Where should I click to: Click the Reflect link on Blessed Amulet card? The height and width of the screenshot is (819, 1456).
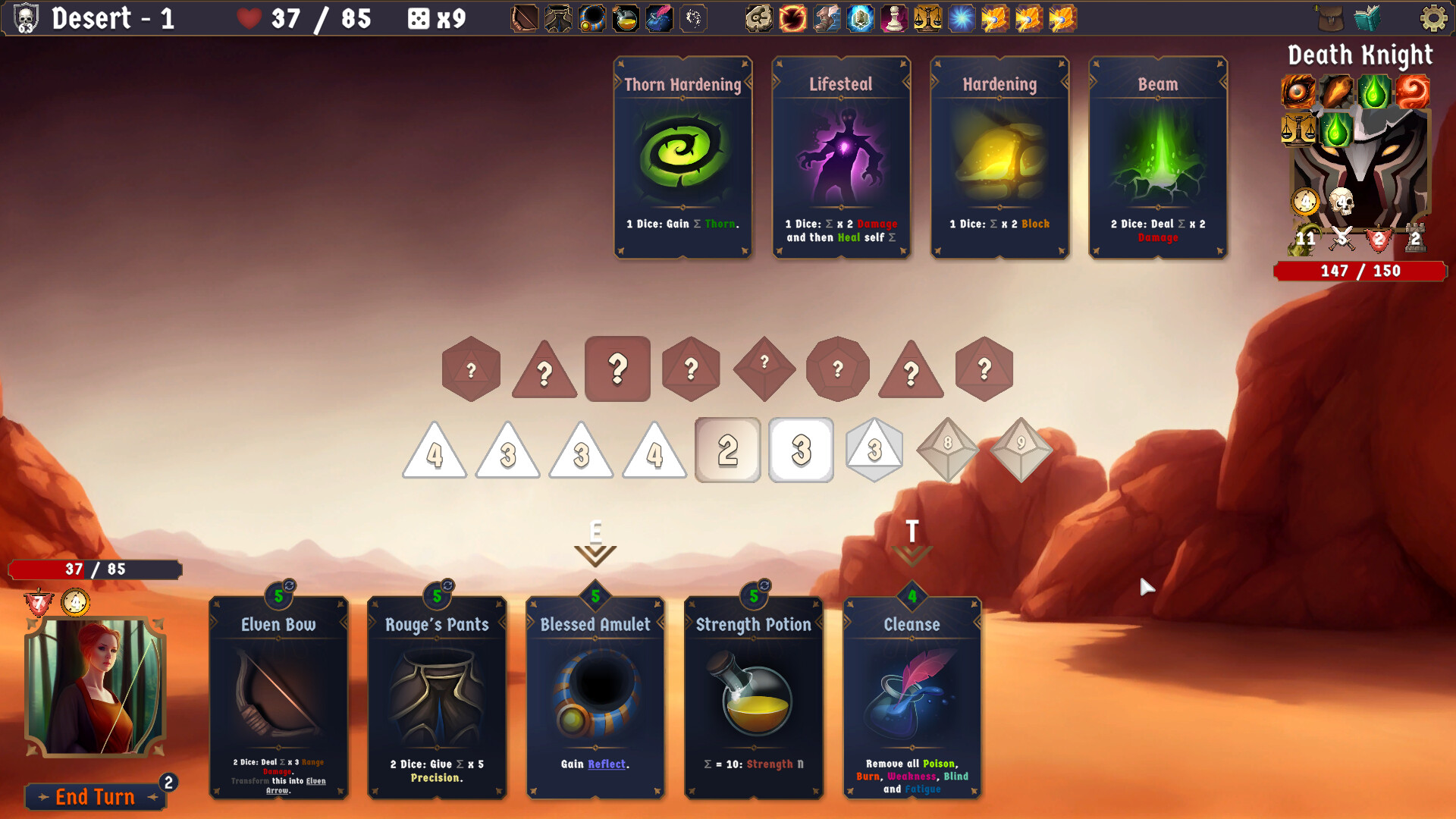[606, 764]
